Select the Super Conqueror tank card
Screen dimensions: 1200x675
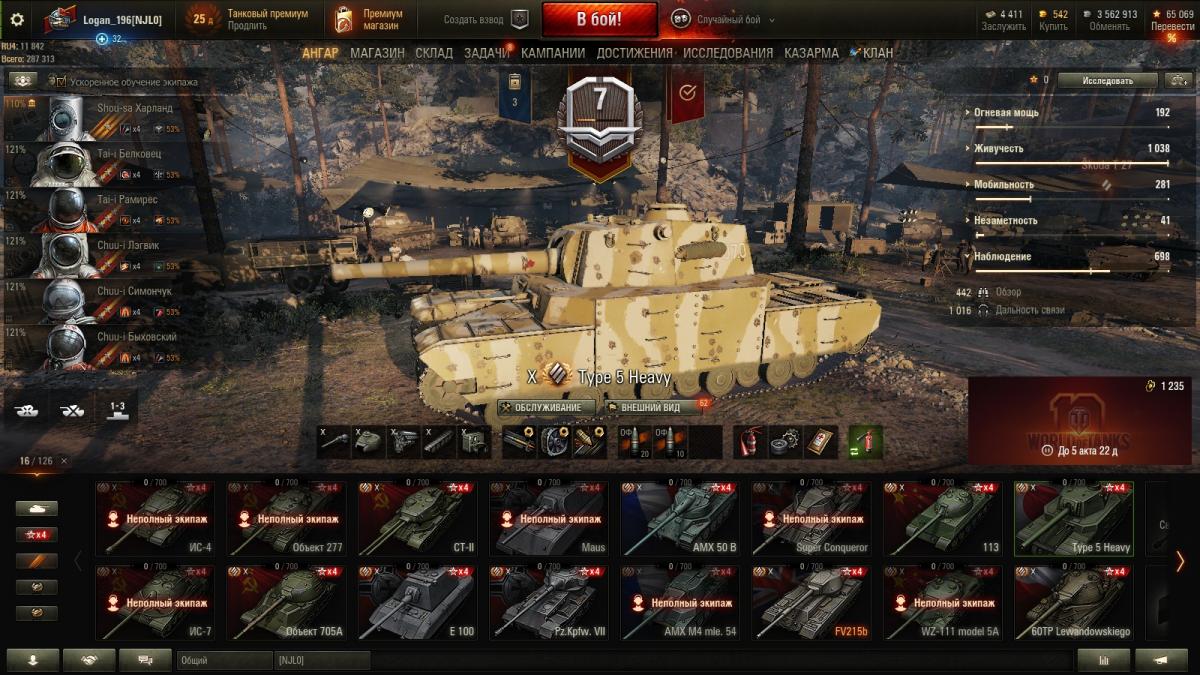coord(811,519)
